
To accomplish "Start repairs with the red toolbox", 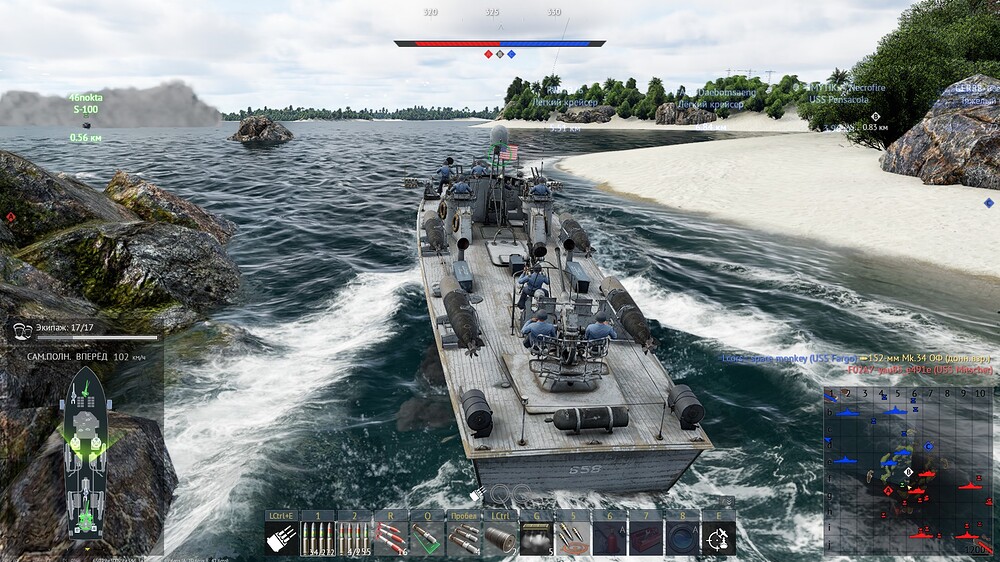I will pos(645,538).
